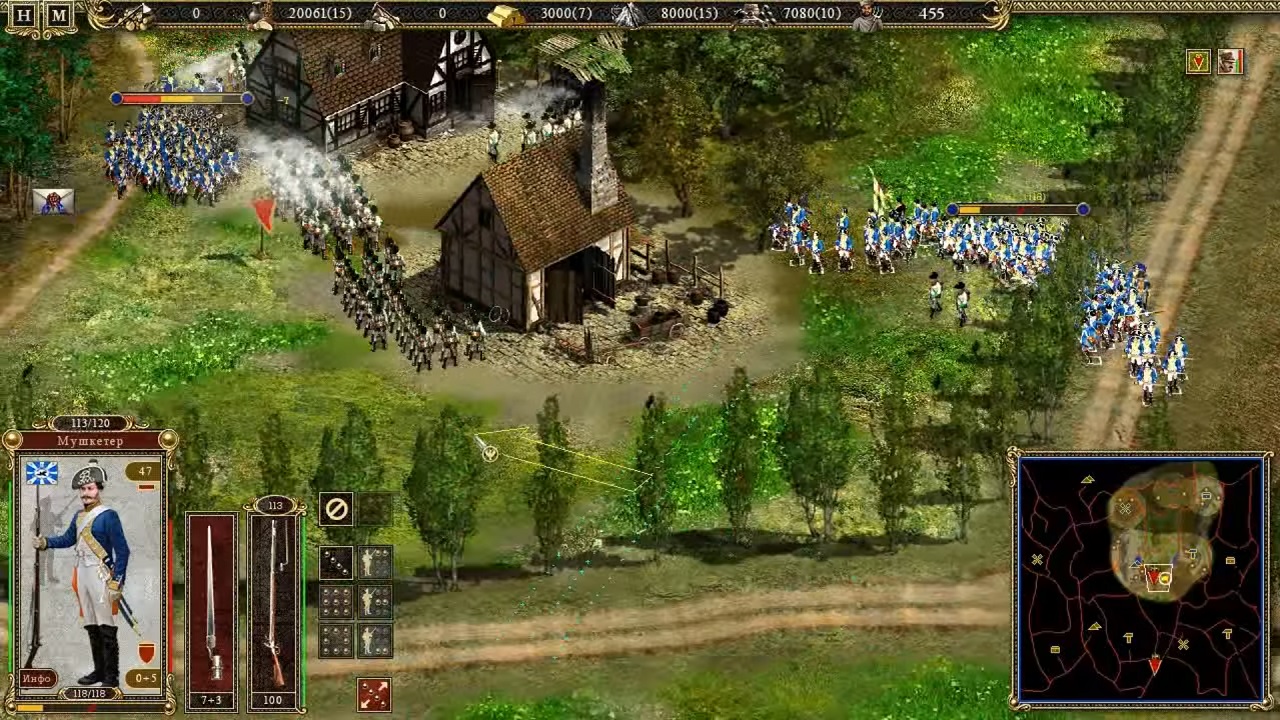Click the H button in the top bar
This screenshot has height=720, width=1280.
pyautogui.click(x=25, y=15)
